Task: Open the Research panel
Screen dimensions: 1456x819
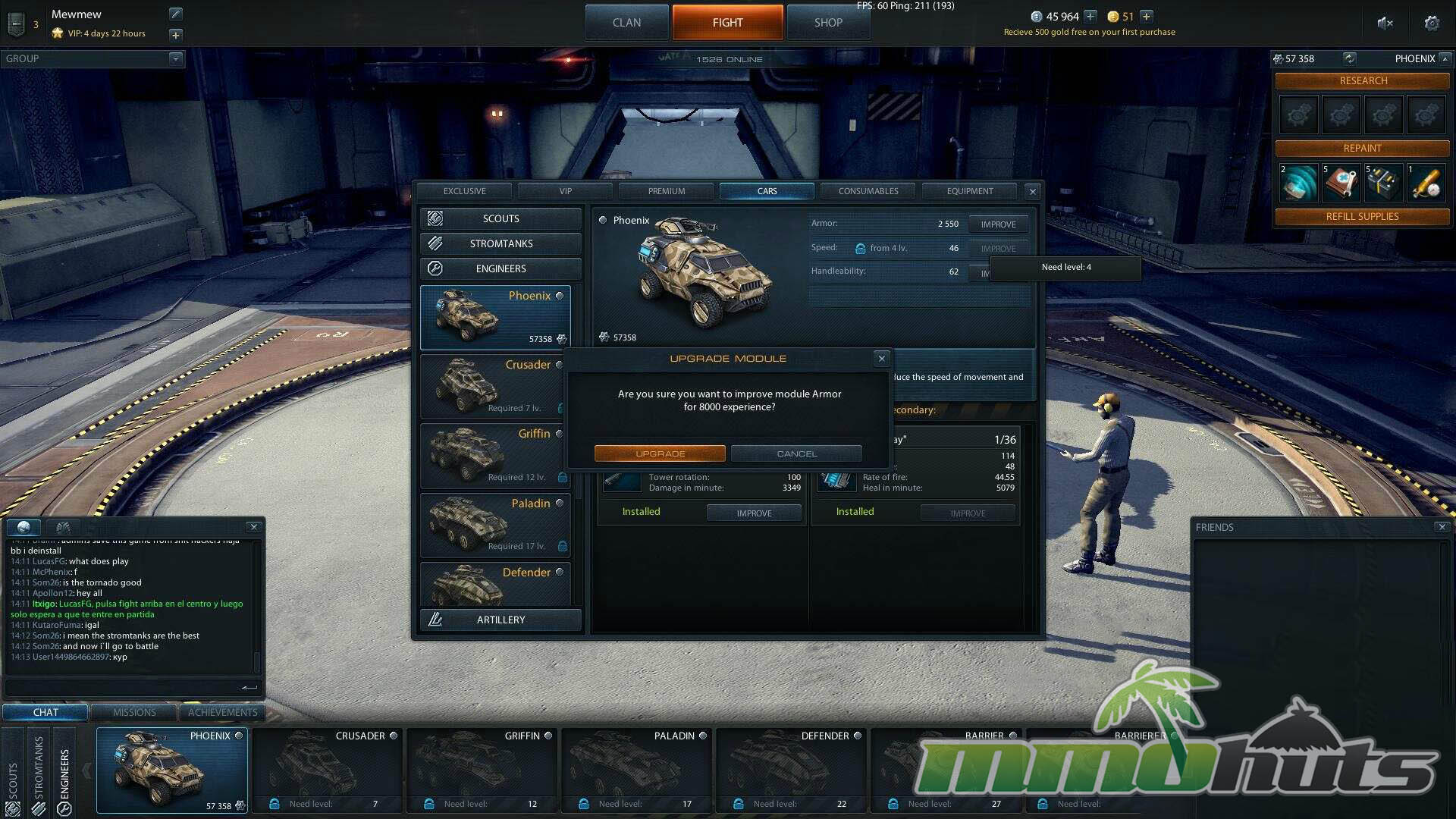Action: point(1363,81)
